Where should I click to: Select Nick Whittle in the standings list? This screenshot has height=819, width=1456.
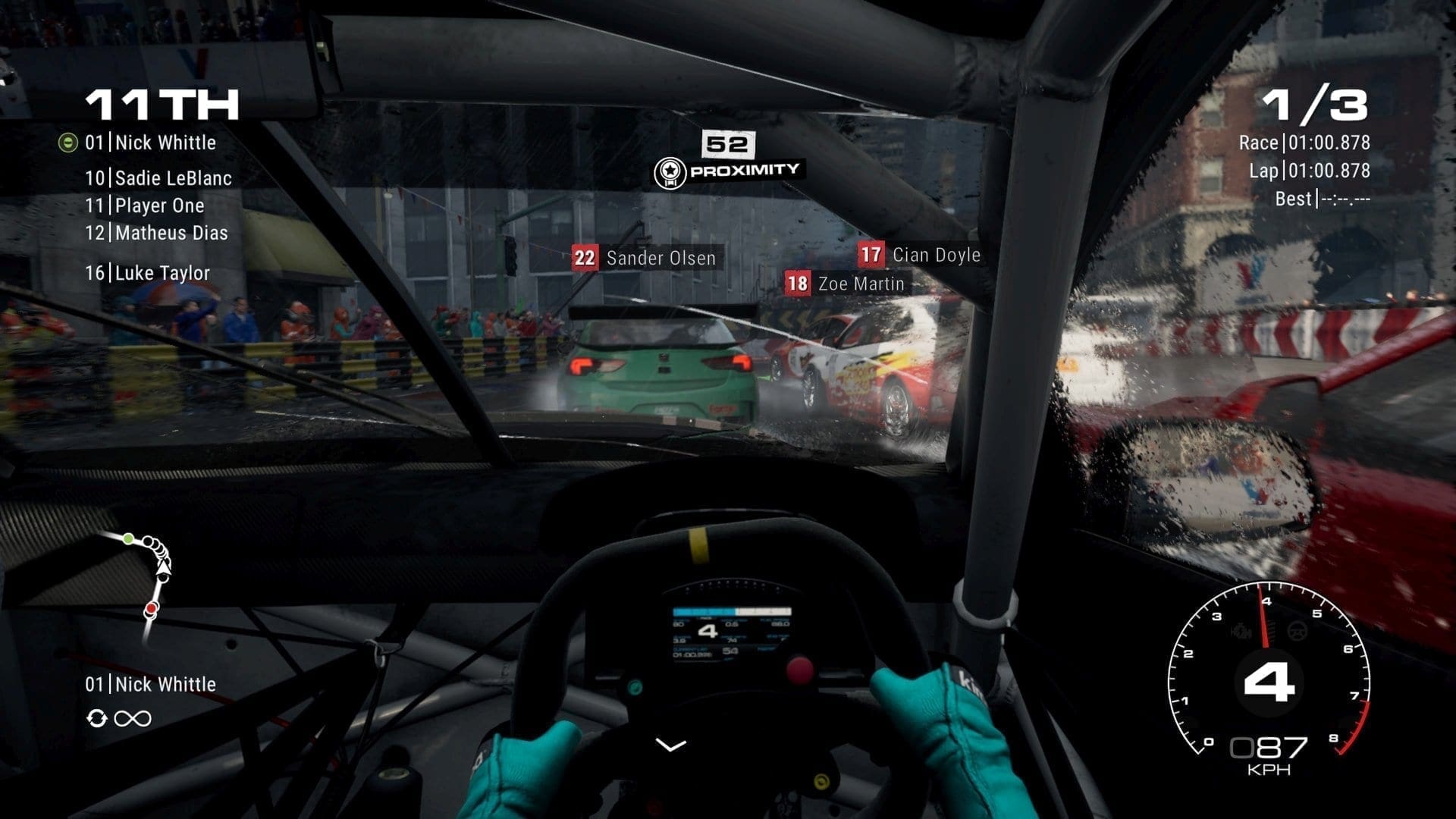point(150,143)
